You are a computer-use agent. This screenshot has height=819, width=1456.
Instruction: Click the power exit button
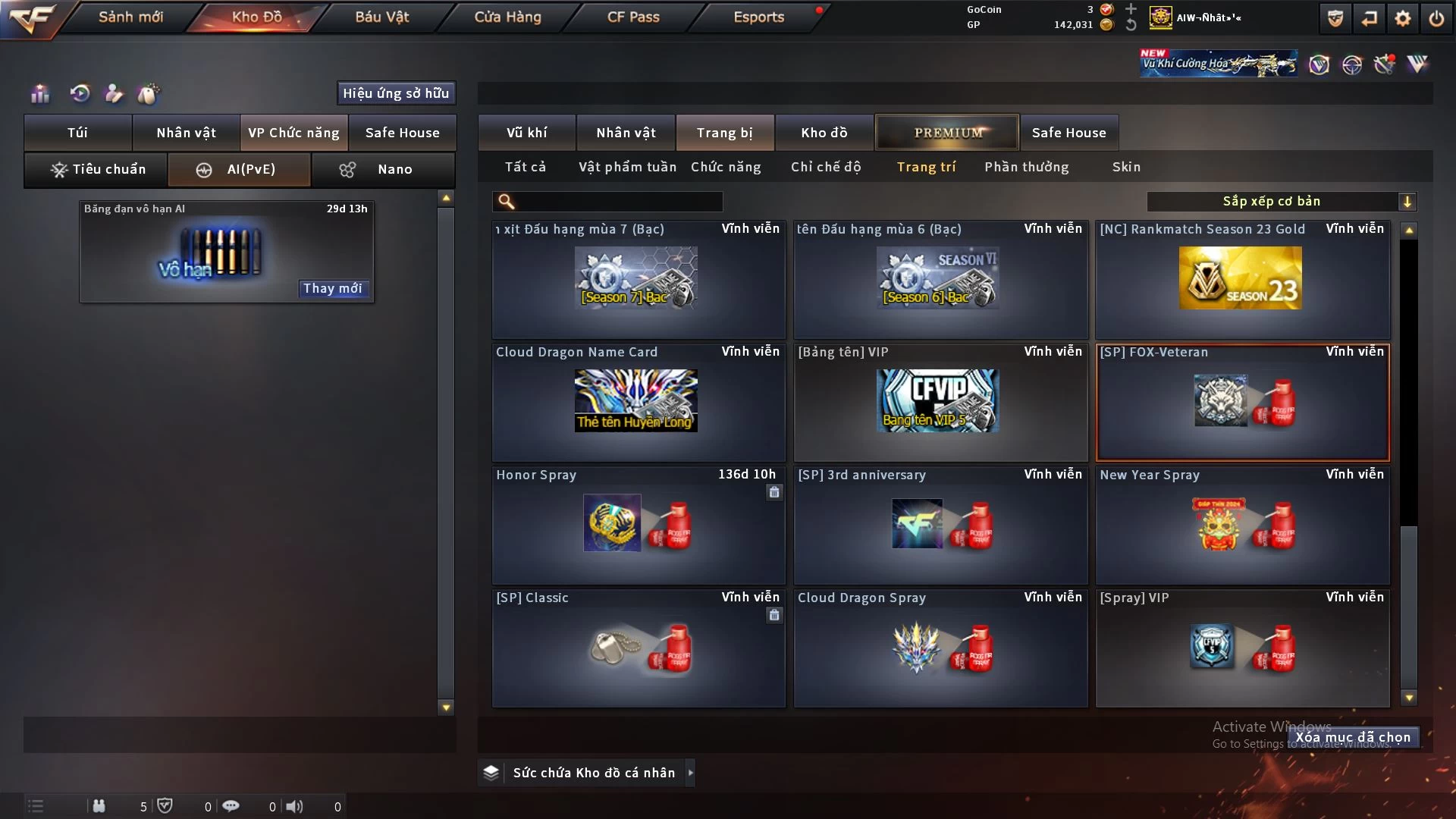coord(1436,18)
